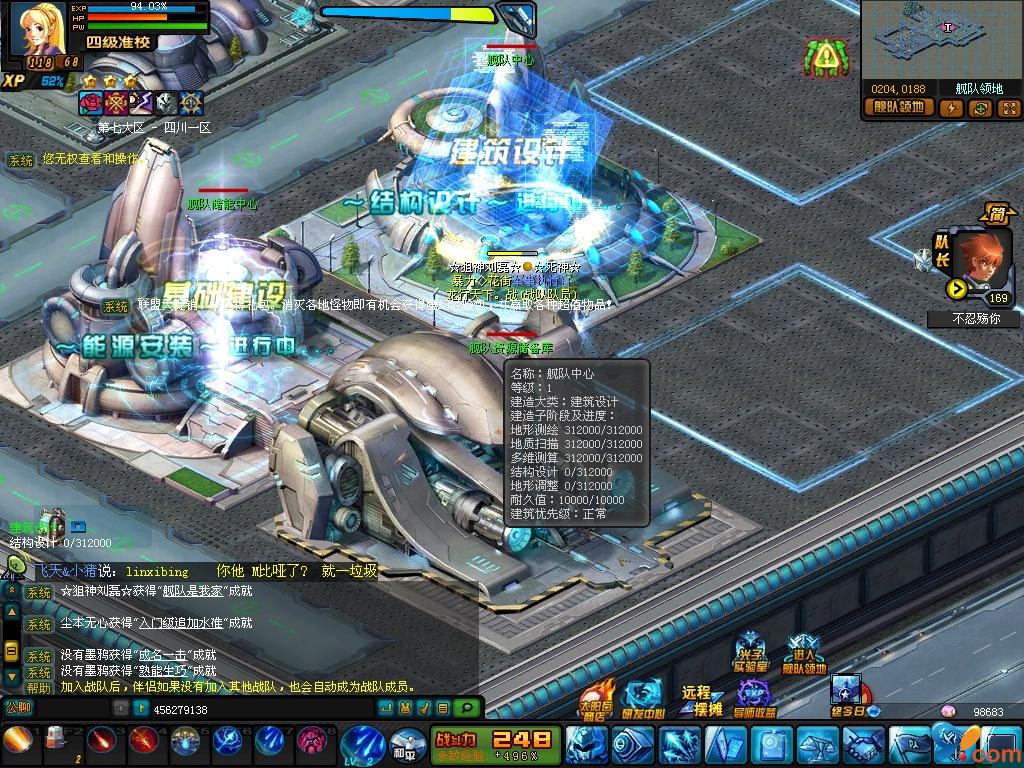Click the green warning triangle icon
Image resolution: width=1024 pixels, height=768 pixels.
click(826, 58)
